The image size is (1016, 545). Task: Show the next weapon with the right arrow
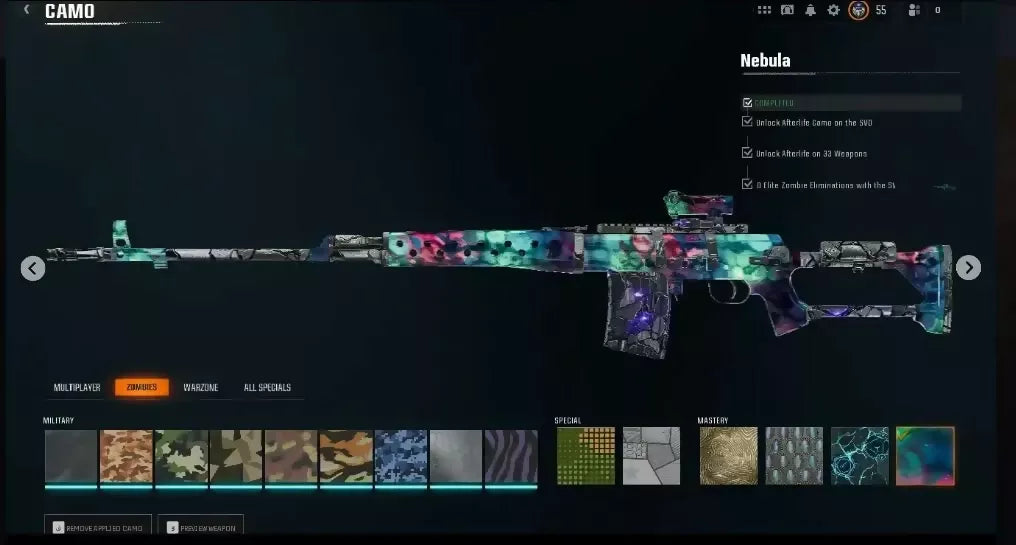[x=968, y=268]
